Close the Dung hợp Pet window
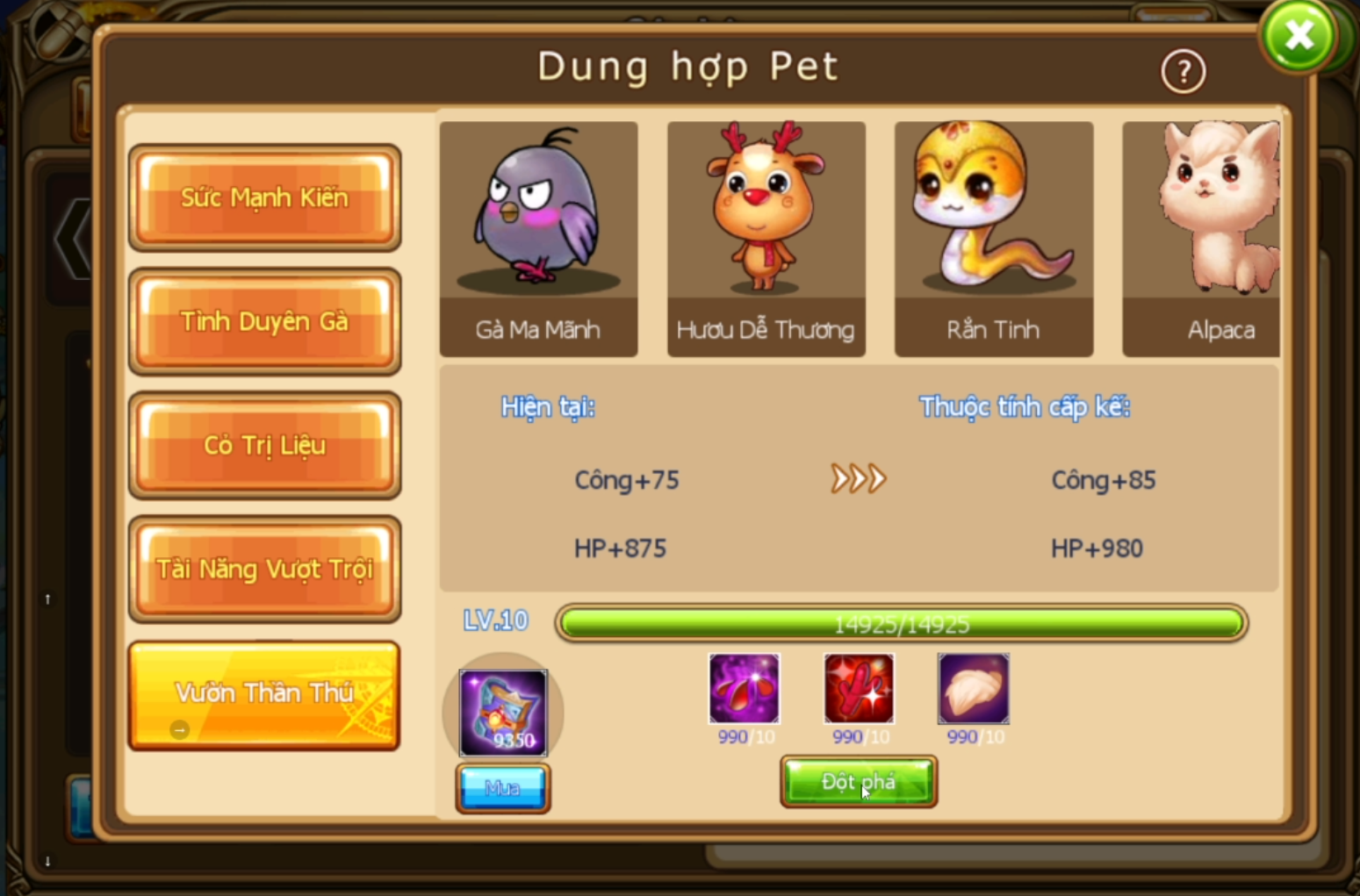The height and width of the screenshot is (896, 1360). (x=1299, y=36)
